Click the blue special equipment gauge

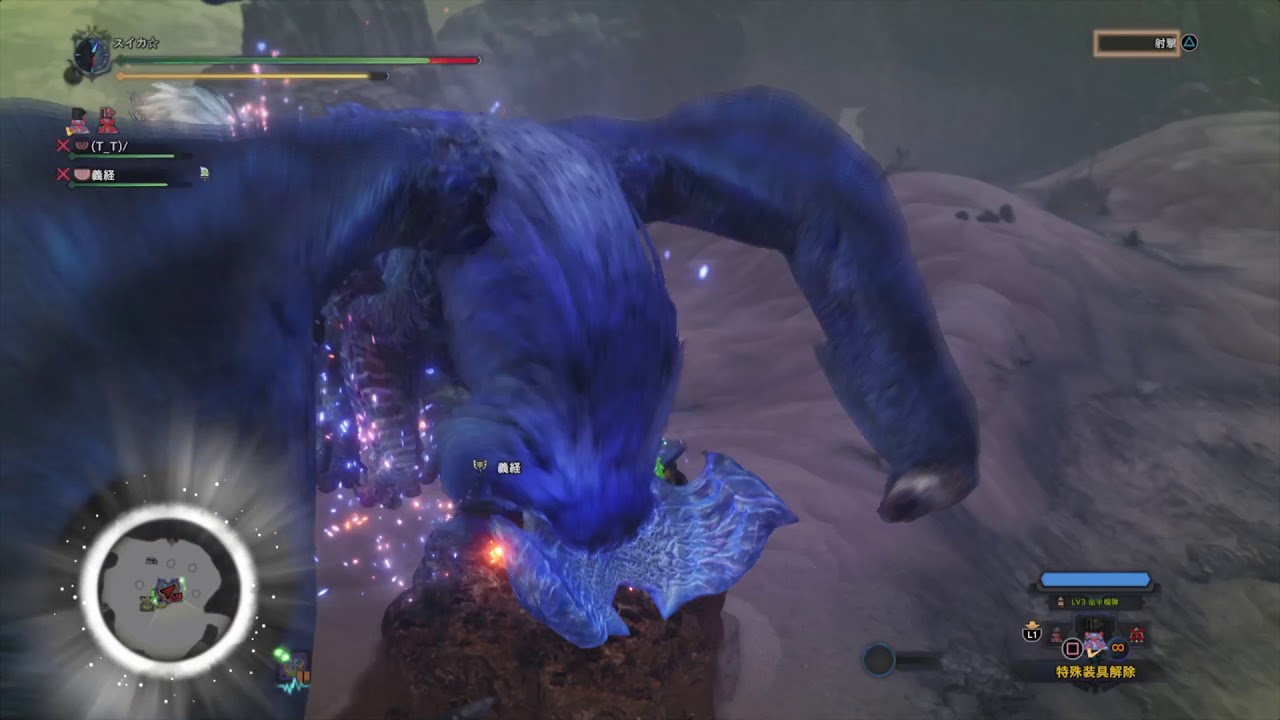(x=1096, y=579)
